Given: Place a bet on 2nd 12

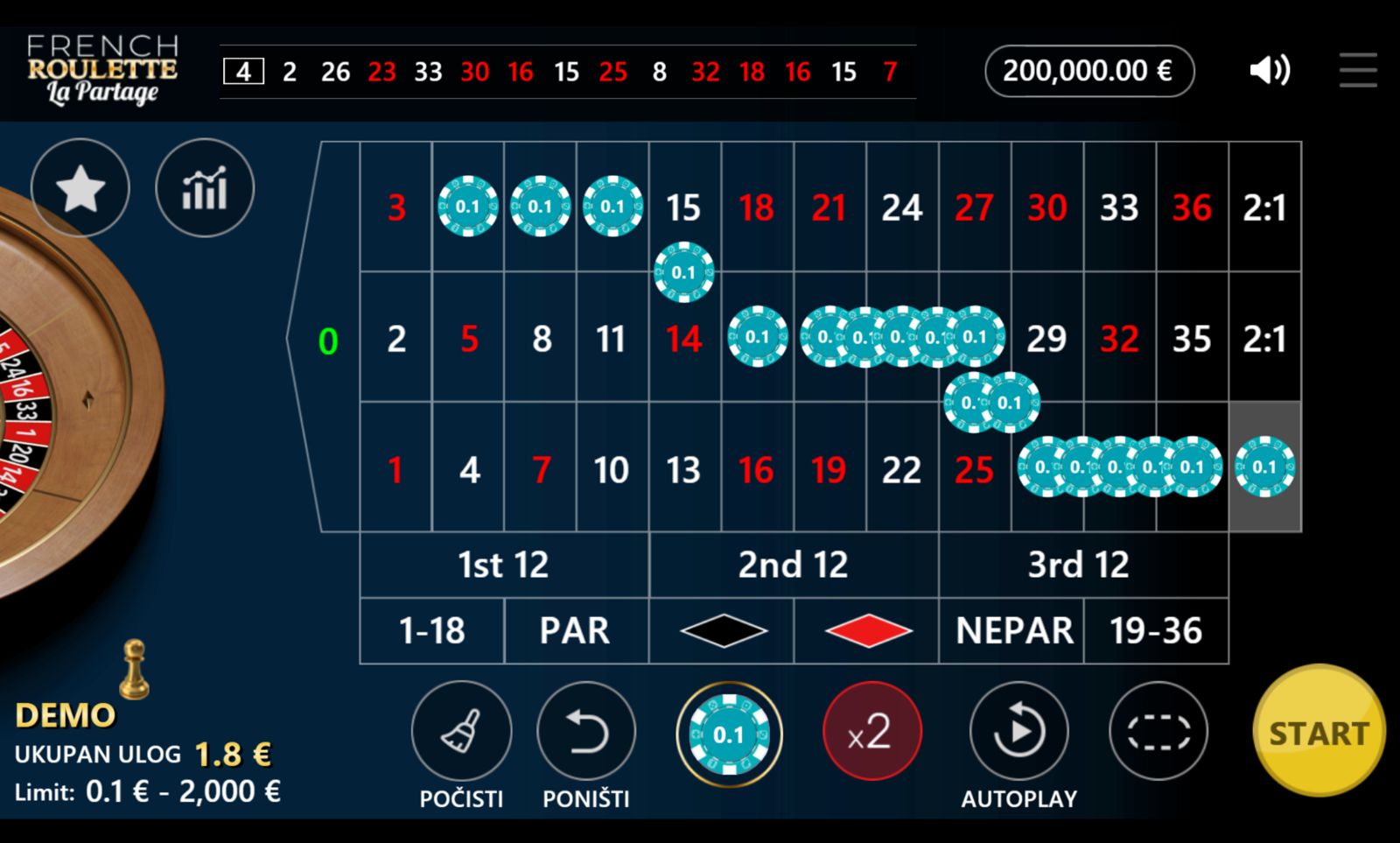Looking at the screenshot, I should [794, 565].
